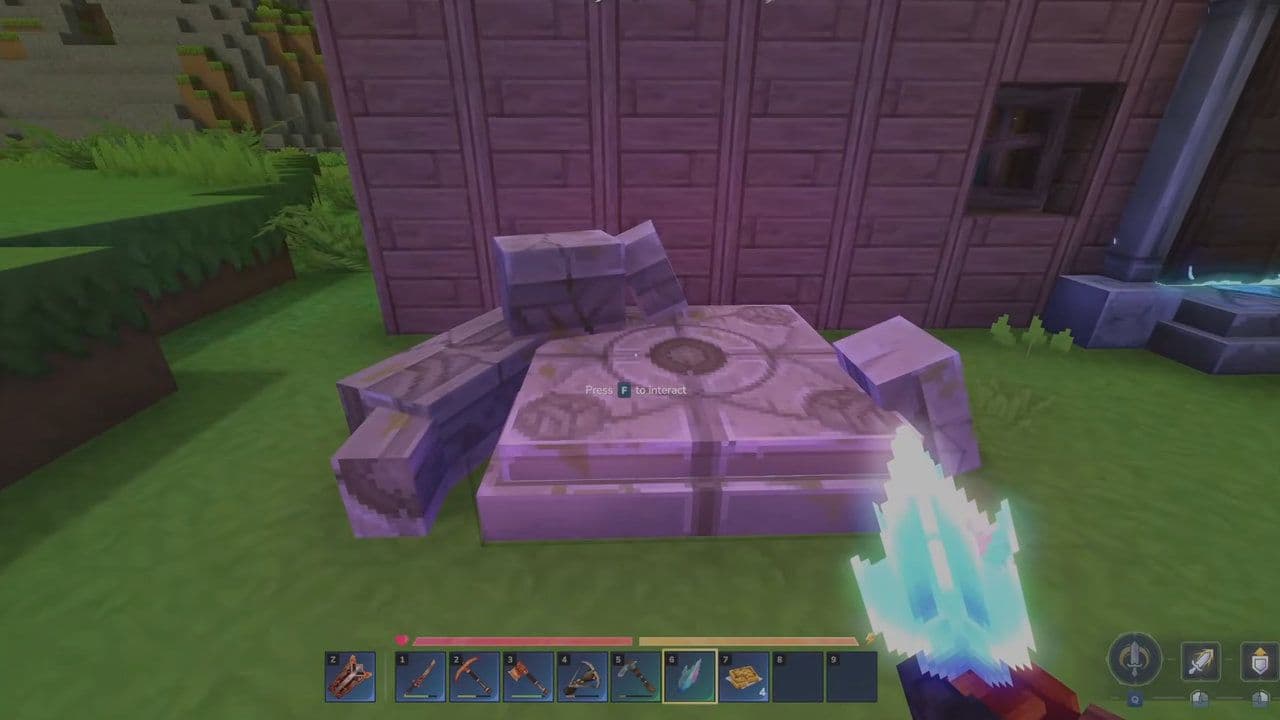Click the sword slash attack ability icon
The image size is (1280, 720).
coord(1200,660)
